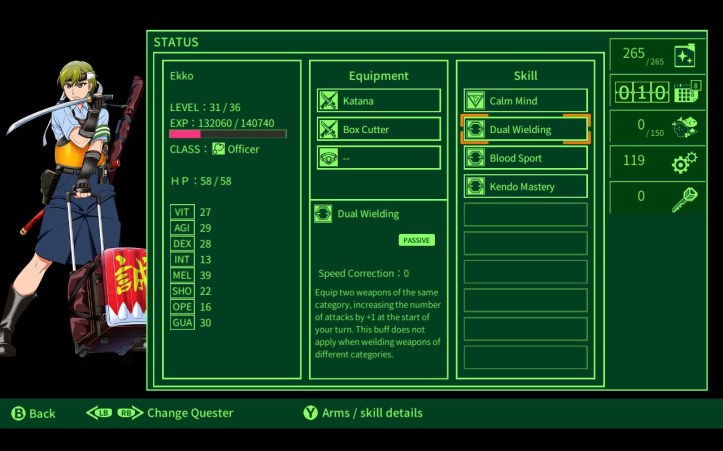Select the empty third equipment slot

pos(379,158)
